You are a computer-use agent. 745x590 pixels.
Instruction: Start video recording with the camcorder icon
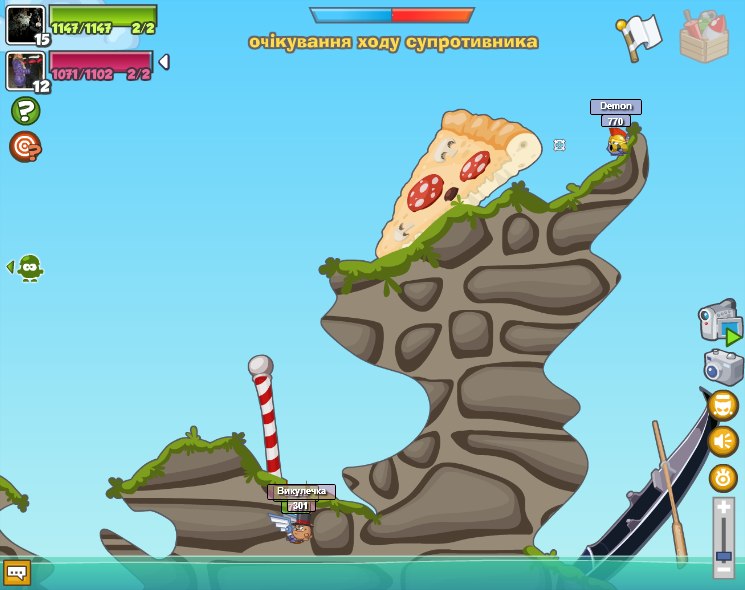pos(719,324)
